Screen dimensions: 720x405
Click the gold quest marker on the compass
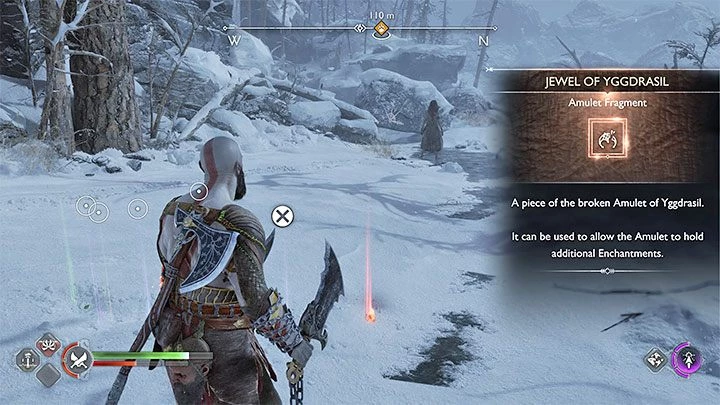[x=381, y=30]
